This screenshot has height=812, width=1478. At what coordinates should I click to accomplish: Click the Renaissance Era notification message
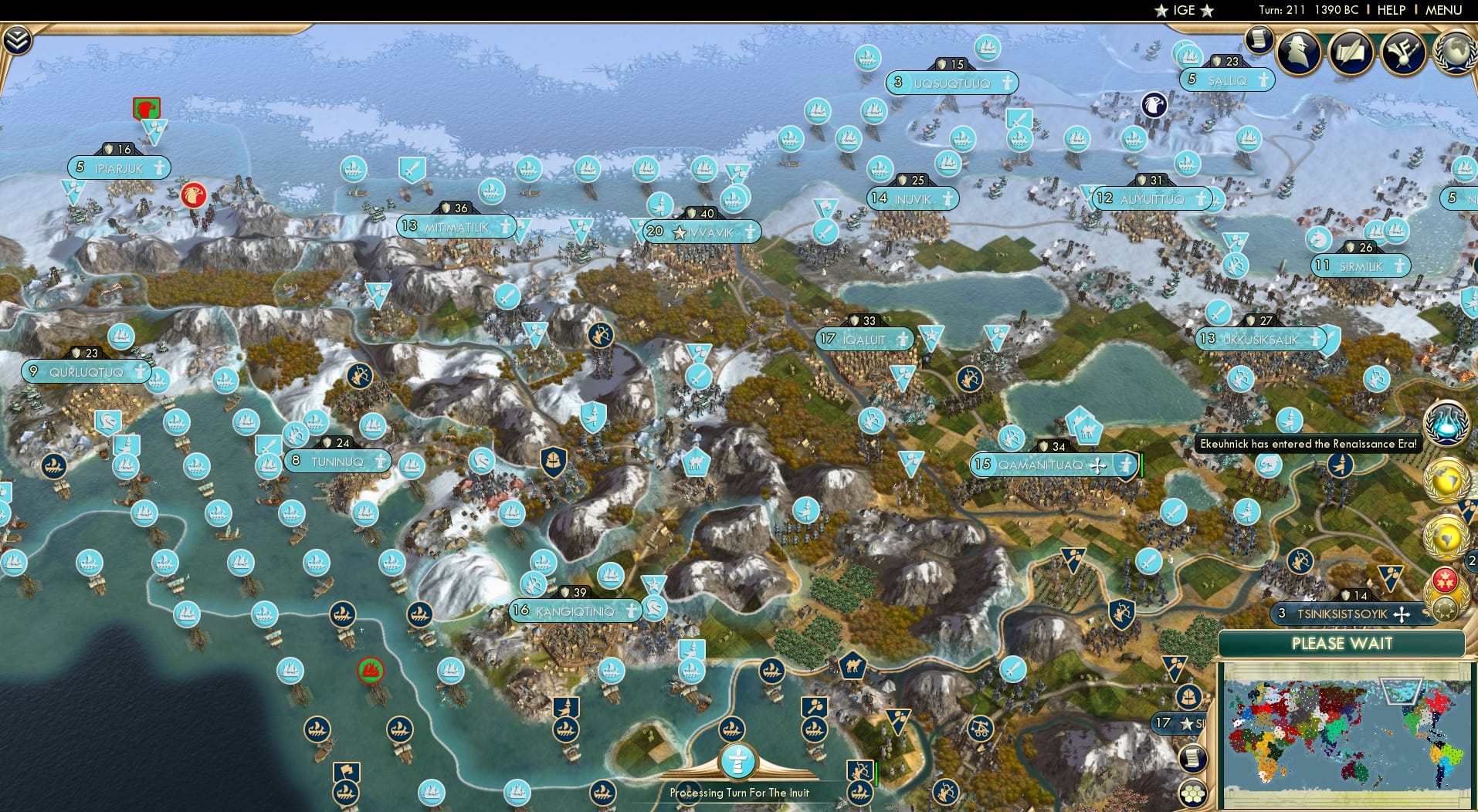coord(1305,444)
